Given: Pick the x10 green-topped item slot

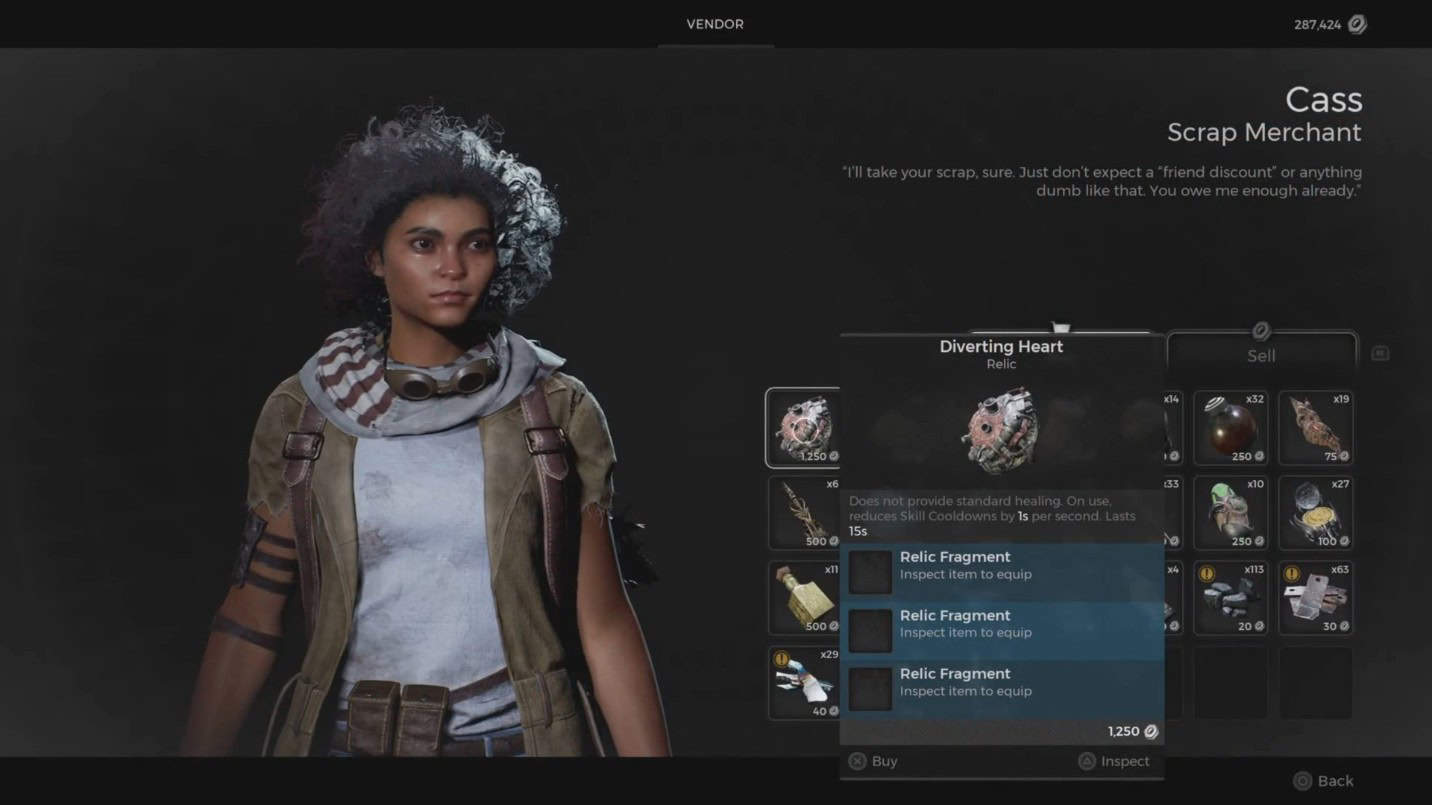Looking at the screenshot, I should [x=1230, y=513].
